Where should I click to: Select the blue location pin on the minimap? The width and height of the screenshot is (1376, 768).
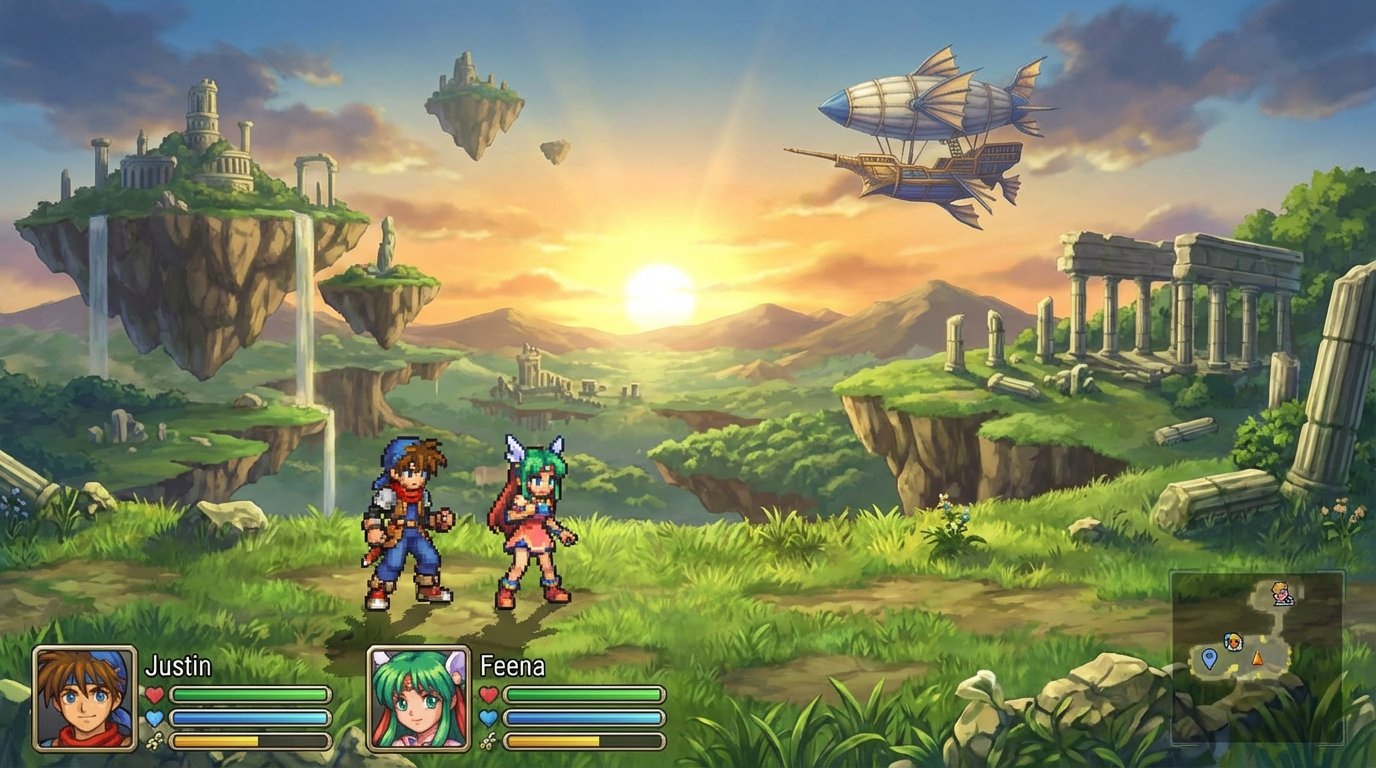pos(1209,659)
